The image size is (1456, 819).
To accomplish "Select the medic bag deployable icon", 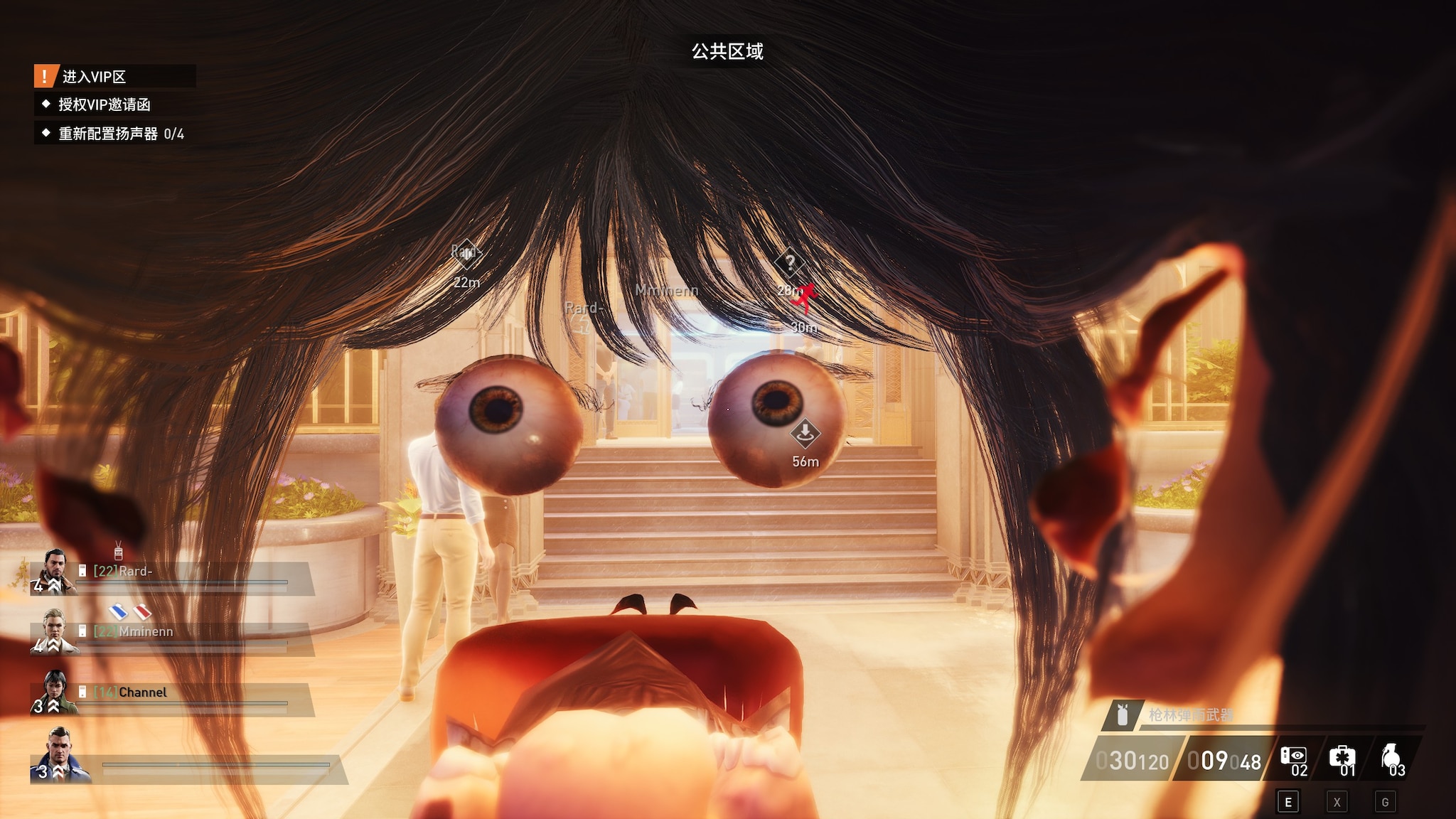I will (1342, 756).
